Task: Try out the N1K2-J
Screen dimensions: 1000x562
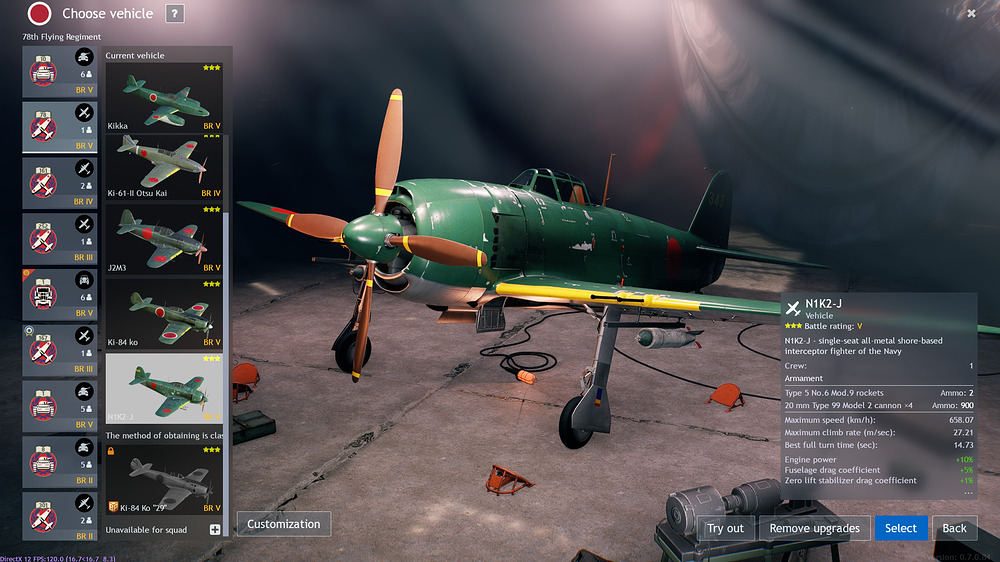Action: tap(725, 528)
